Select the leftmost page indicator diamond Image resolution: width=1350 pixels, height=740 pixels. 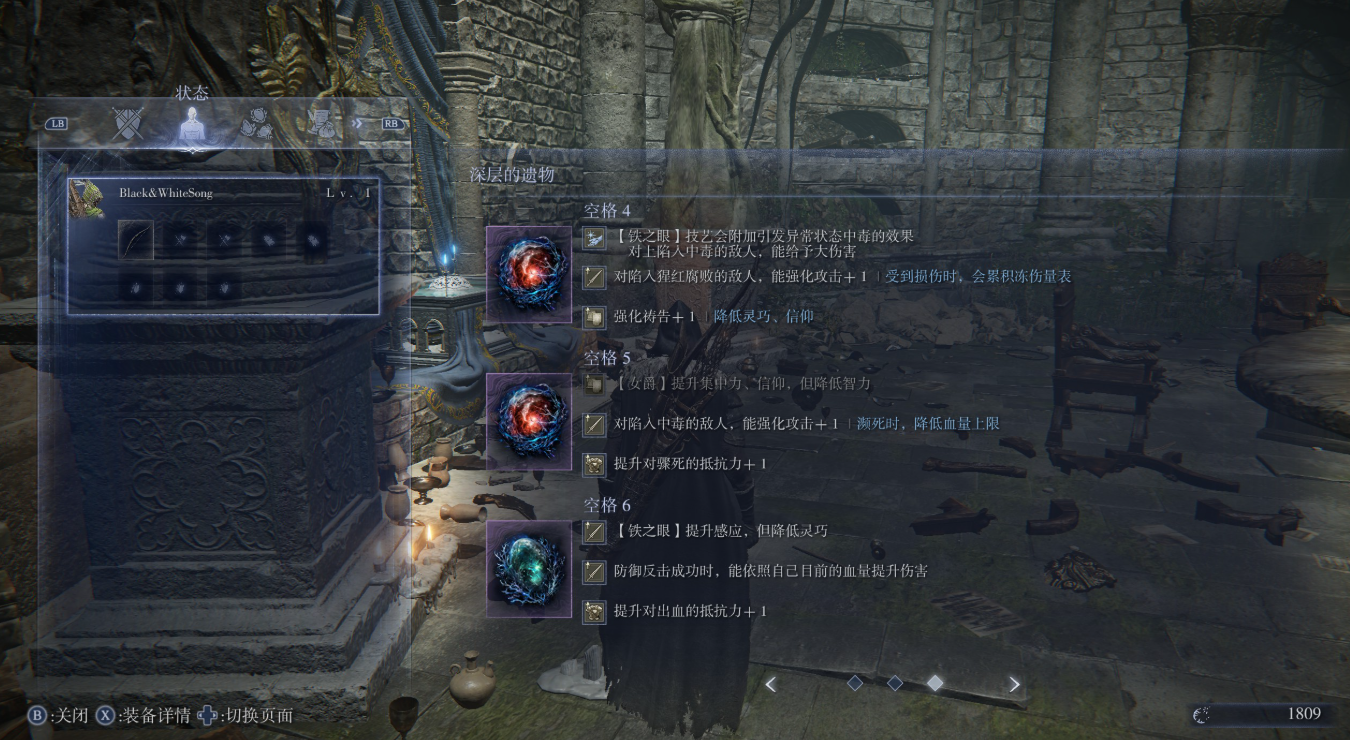(856, 683)
